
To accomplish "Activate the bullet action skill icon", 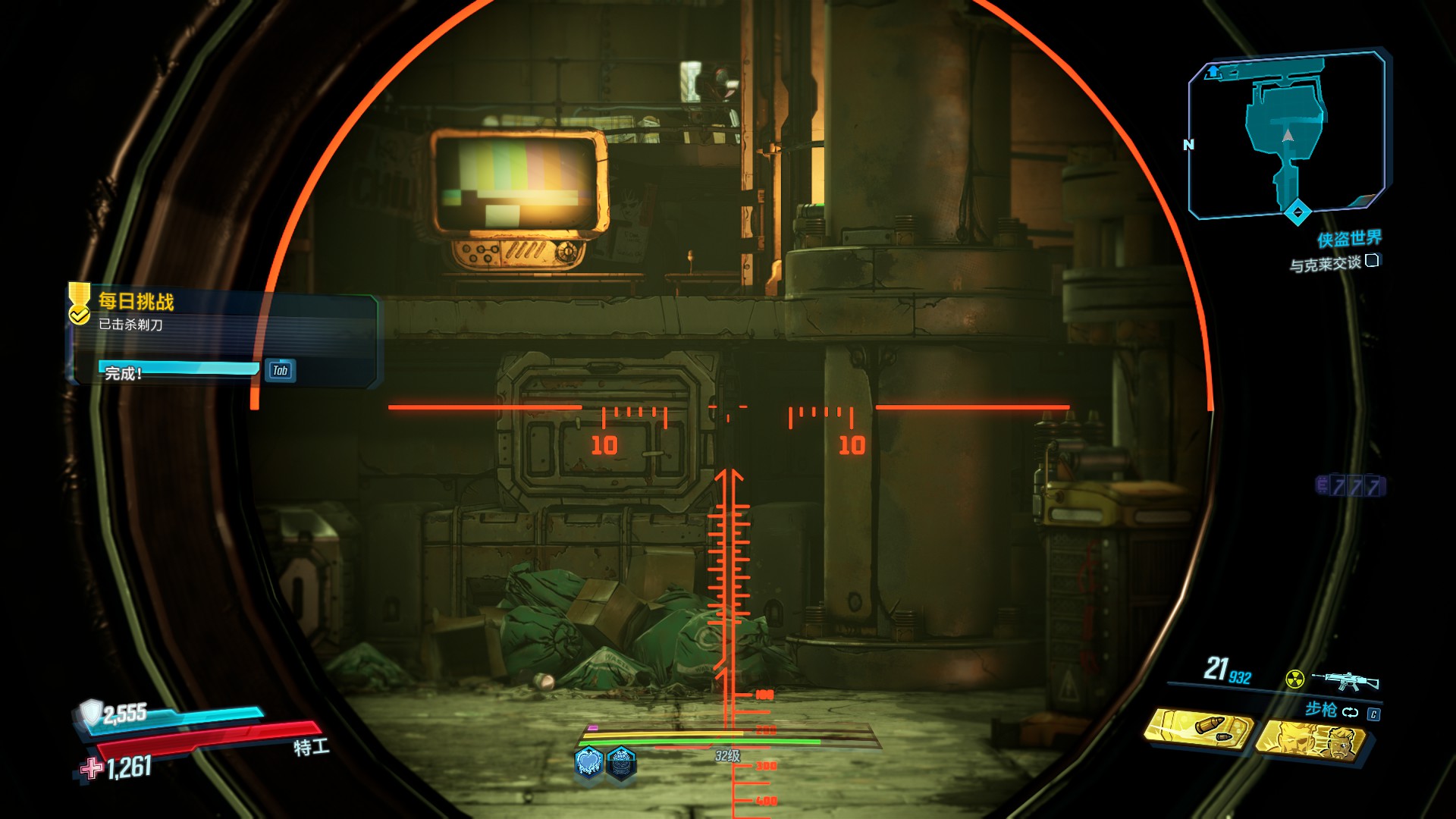I will point(1198,730).
